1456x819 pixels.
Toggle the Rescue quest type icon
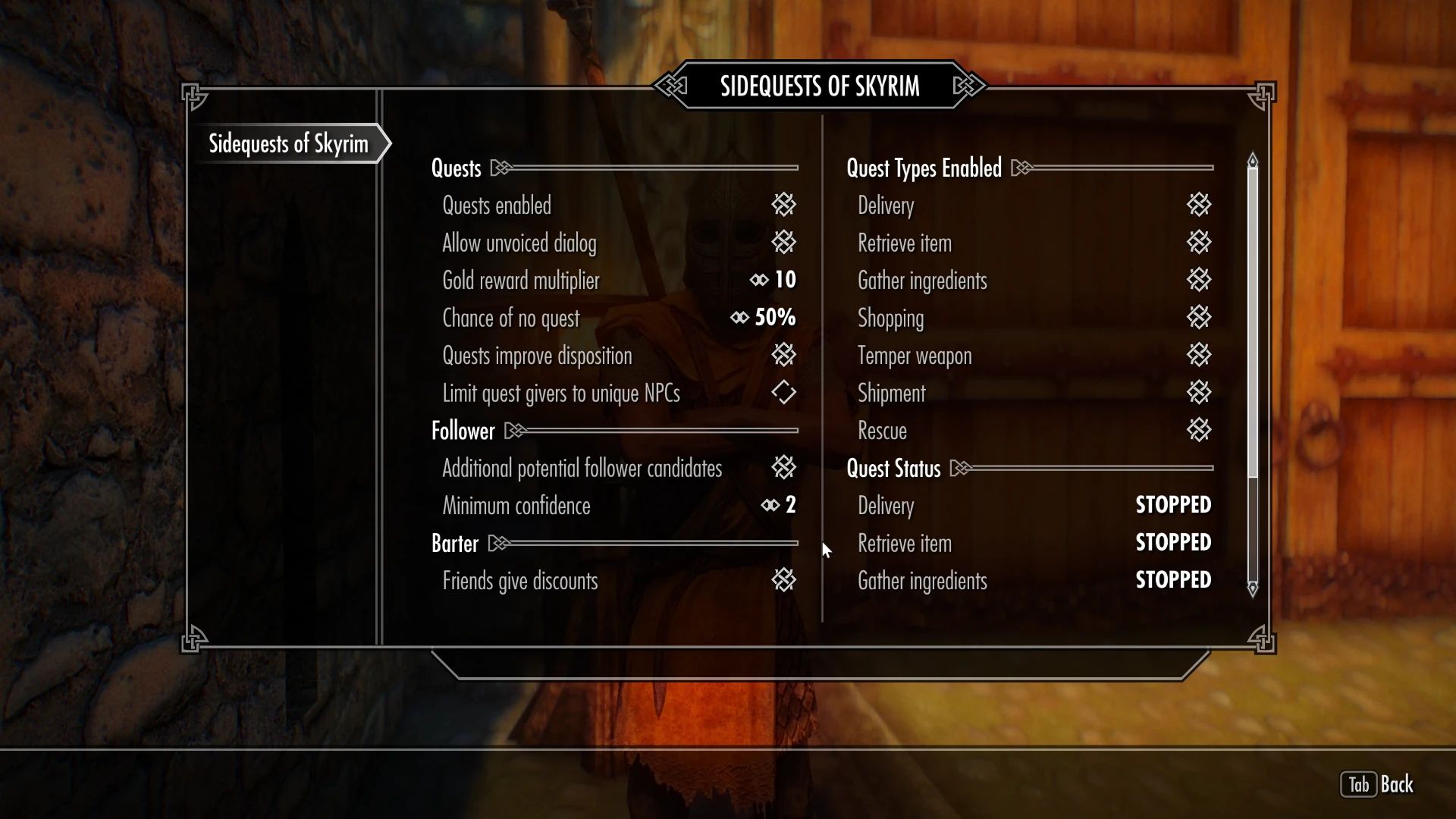[1198, 430]
